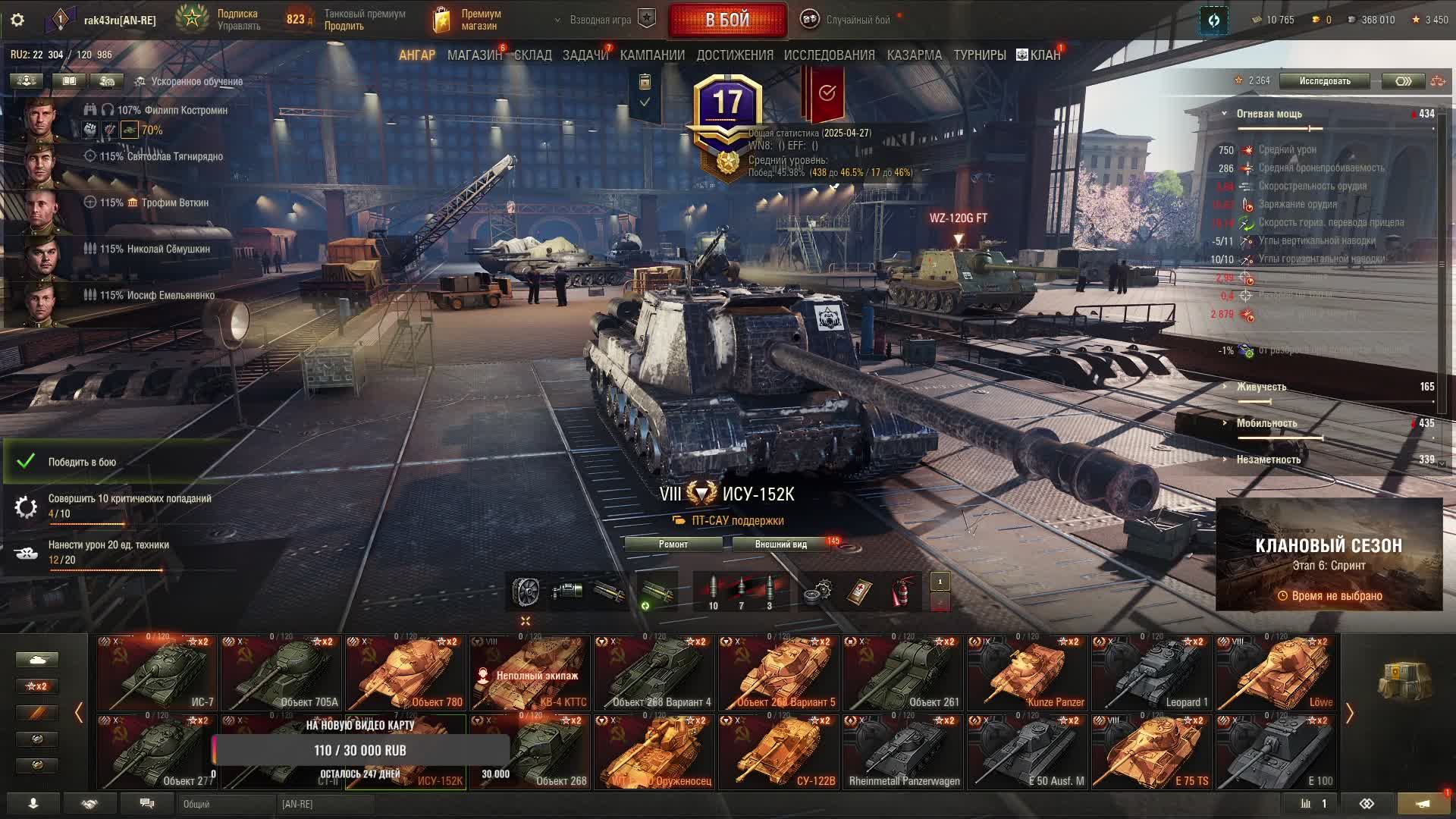Open the Внешний вид customization

(780, 544)
